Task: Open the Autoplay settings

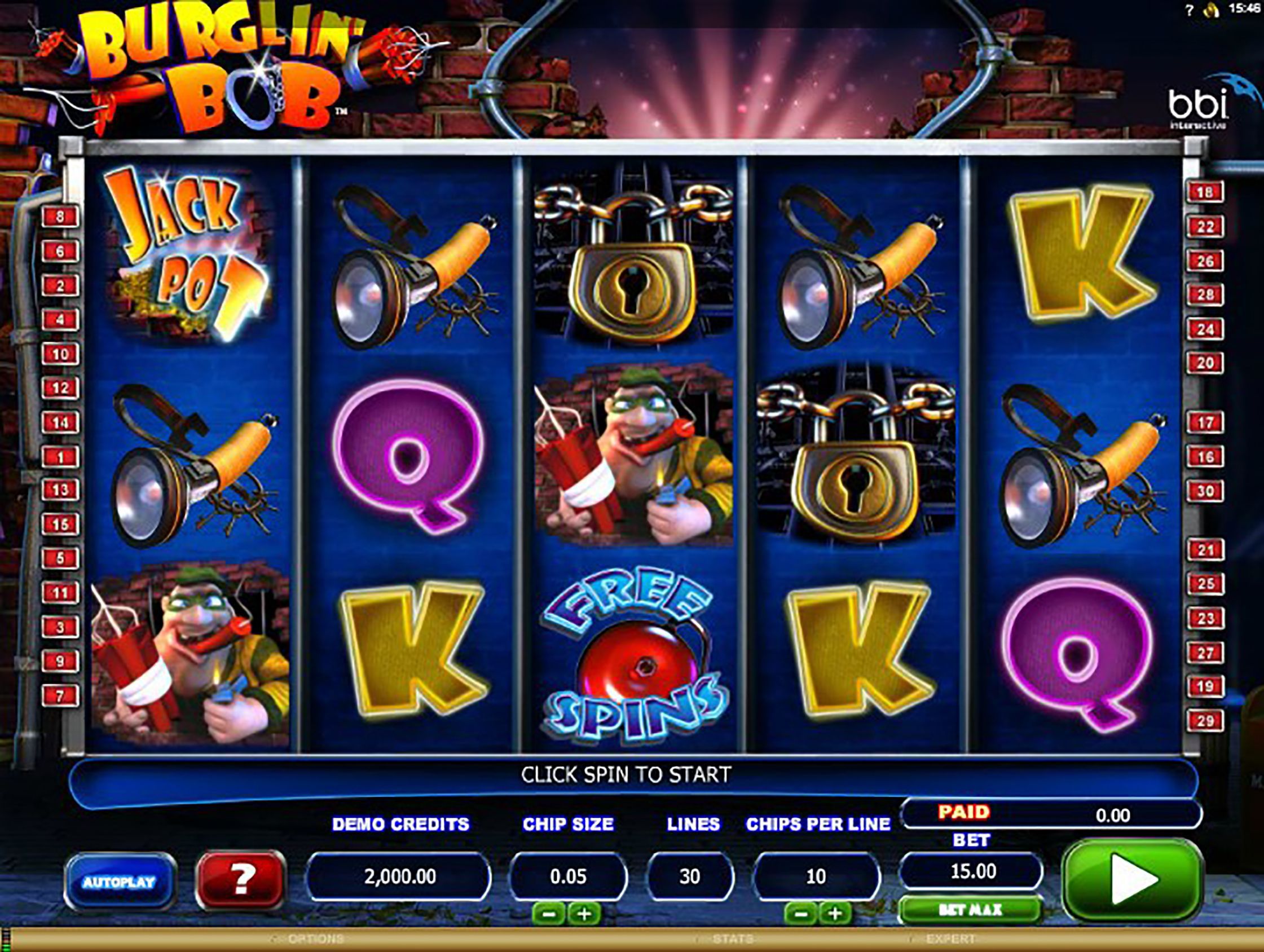Action: tap(120, 882)
